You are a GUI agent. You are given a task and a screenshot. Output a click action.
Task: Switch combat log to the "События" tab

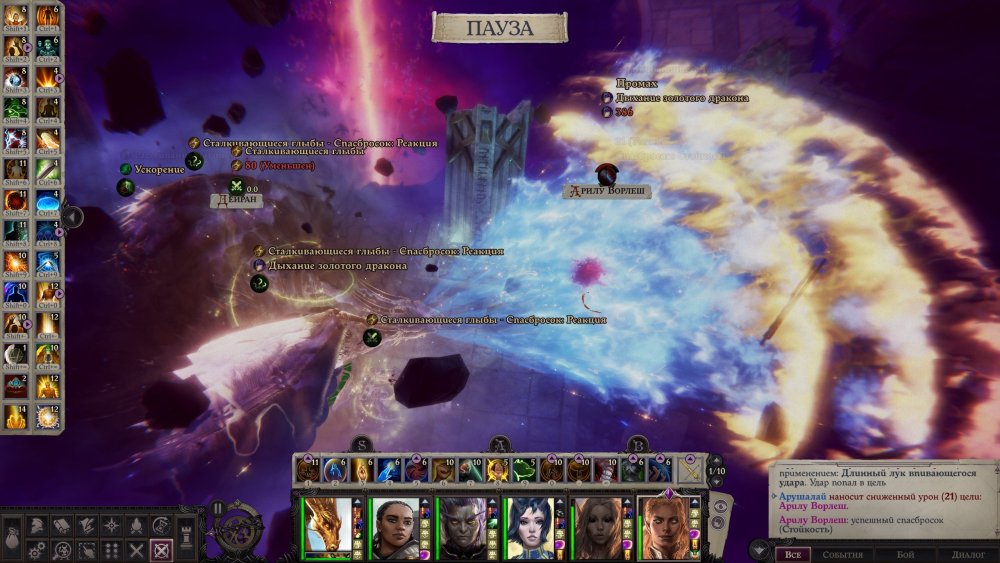(x=842, y=554)
